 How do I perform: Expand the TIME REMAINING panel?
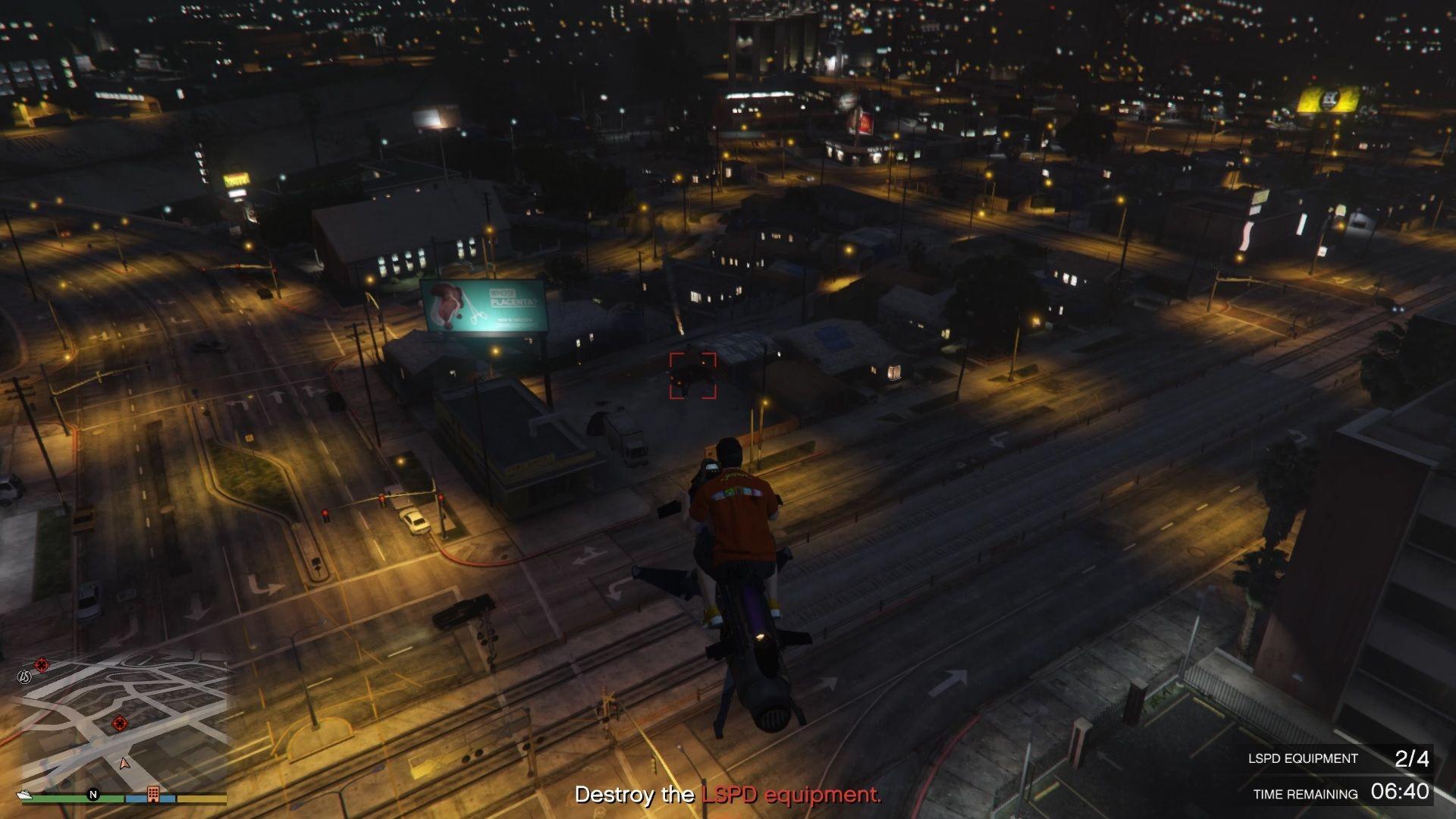pos(1357,795)
